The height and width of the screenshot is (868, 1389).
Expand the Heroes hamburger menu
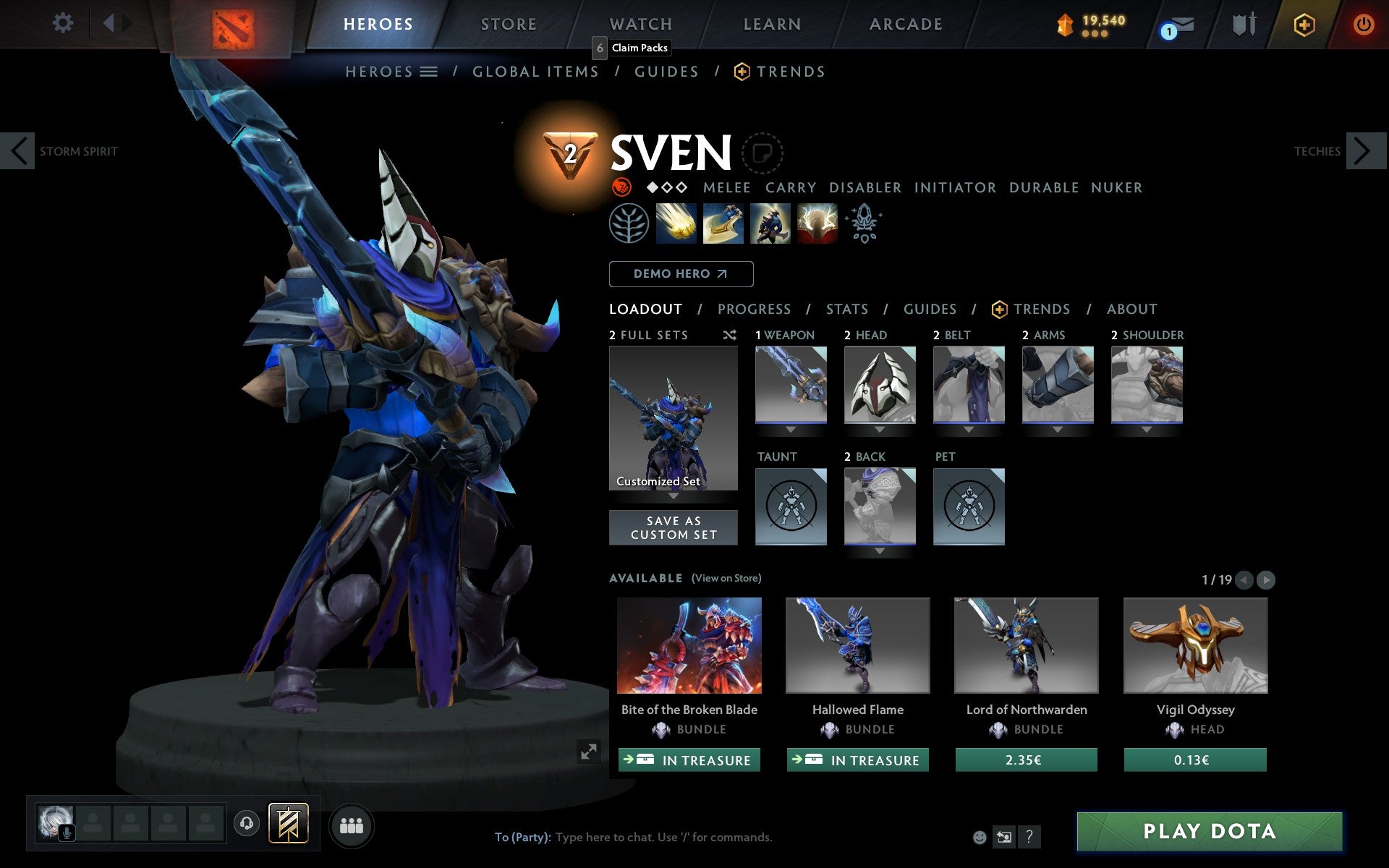[429, 71]
